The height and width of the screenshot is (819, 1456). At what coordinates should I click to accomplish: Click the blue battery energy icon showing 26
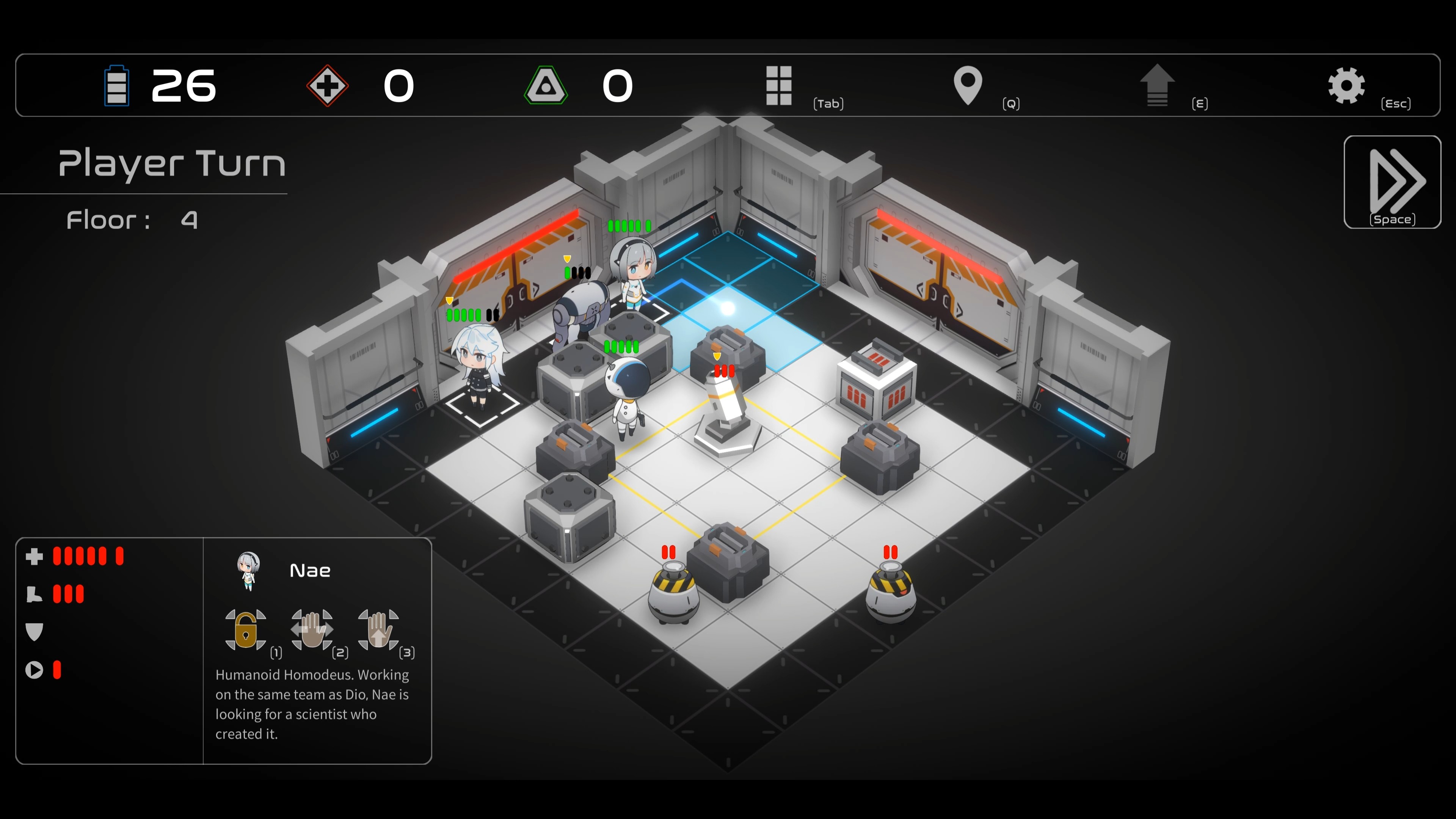click(117, 86)
